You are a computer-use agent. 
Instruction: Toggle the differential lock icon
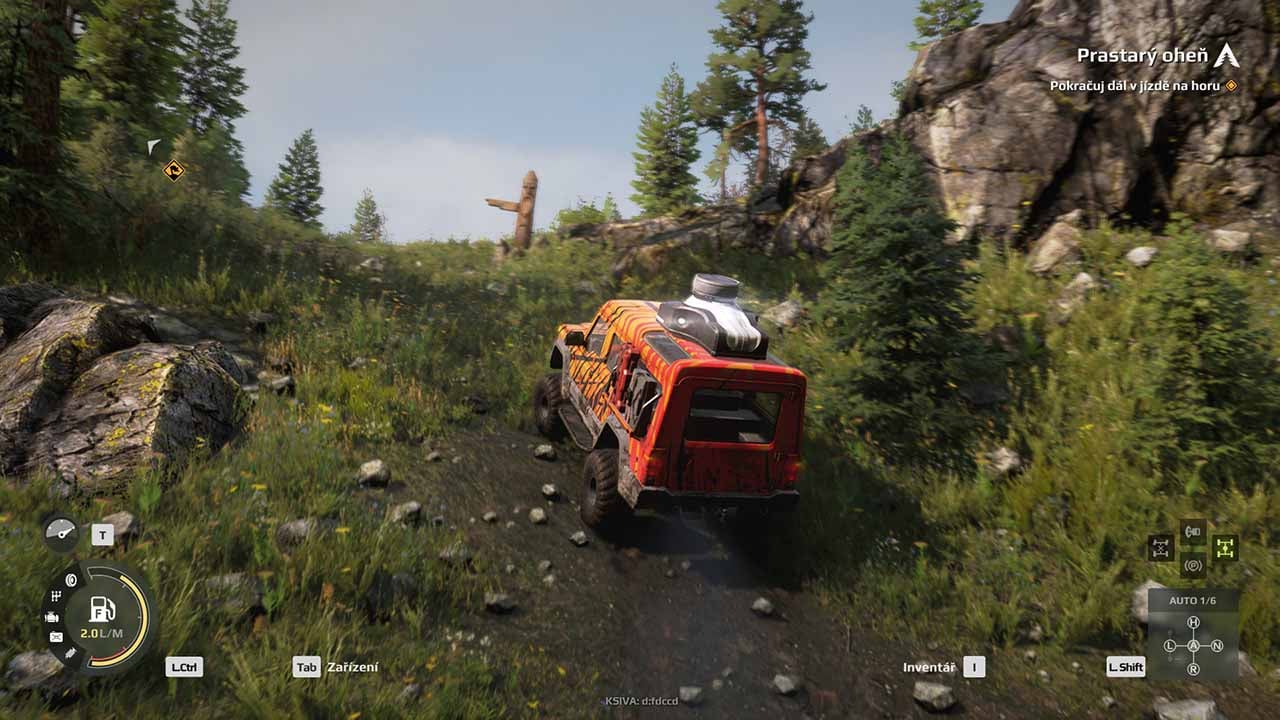point(1160,548)
